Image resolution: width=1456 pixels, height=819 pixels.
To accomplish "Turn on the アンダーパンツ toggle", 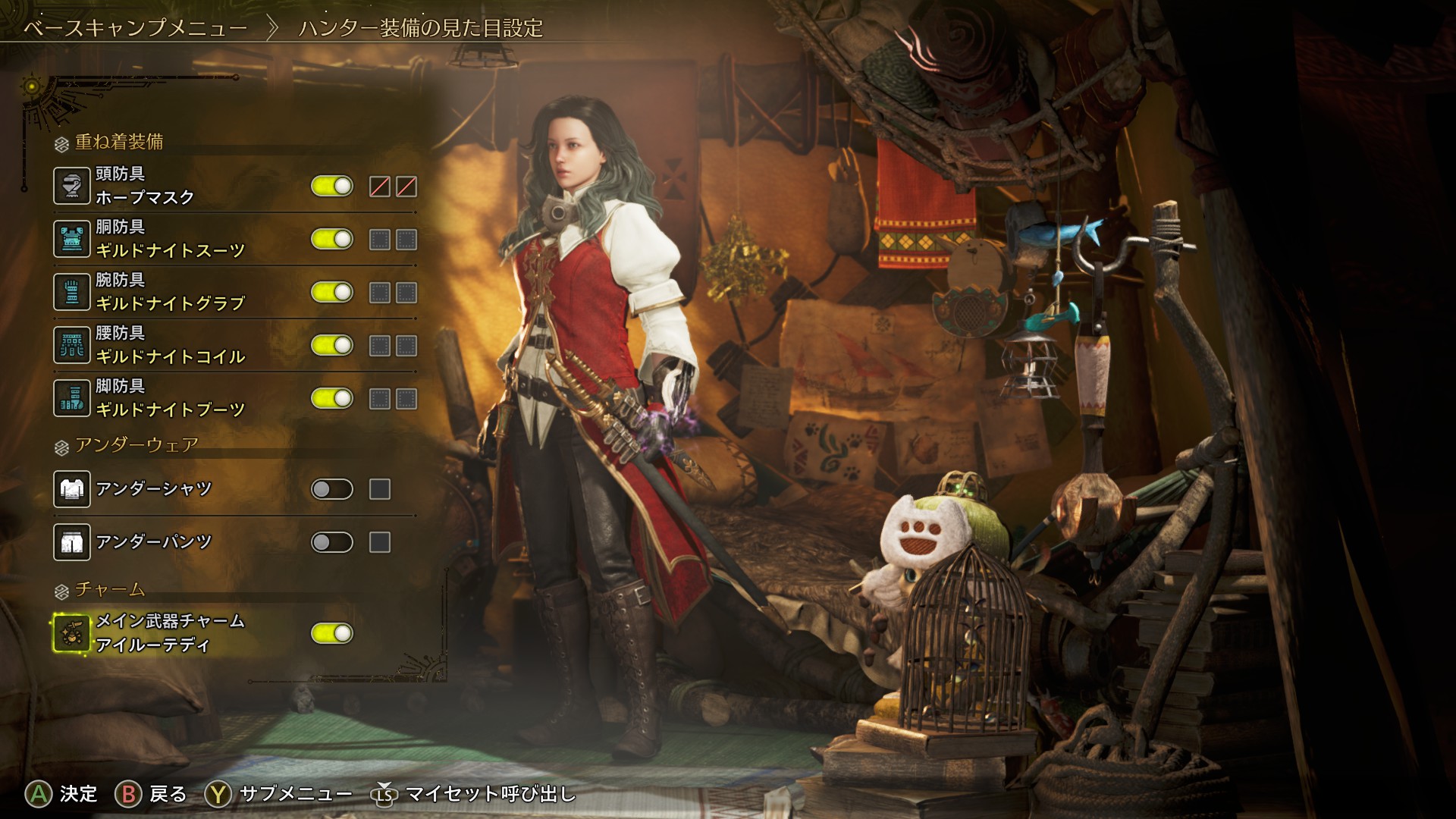I will tap(332, 542).
